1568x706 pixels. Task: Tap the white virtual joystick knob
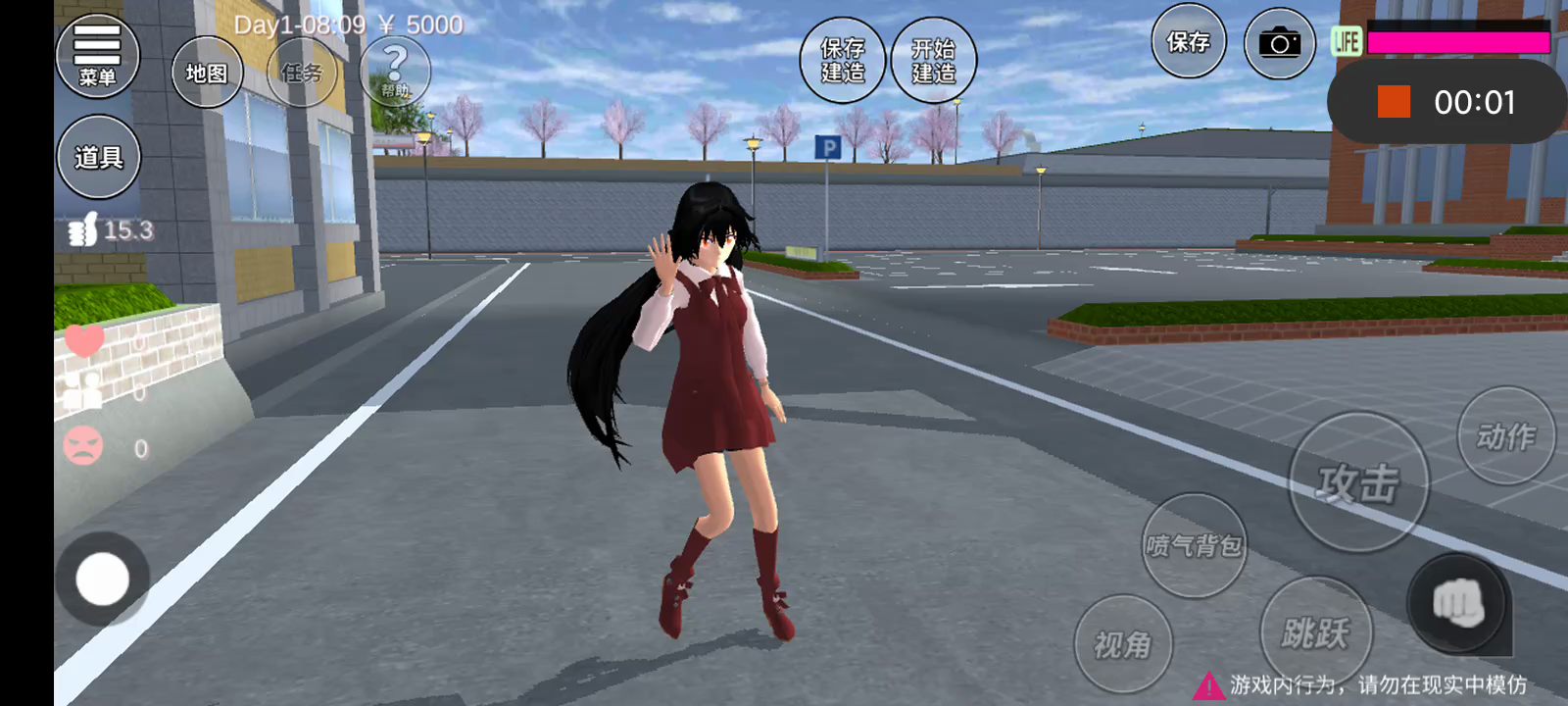(102, 579)
